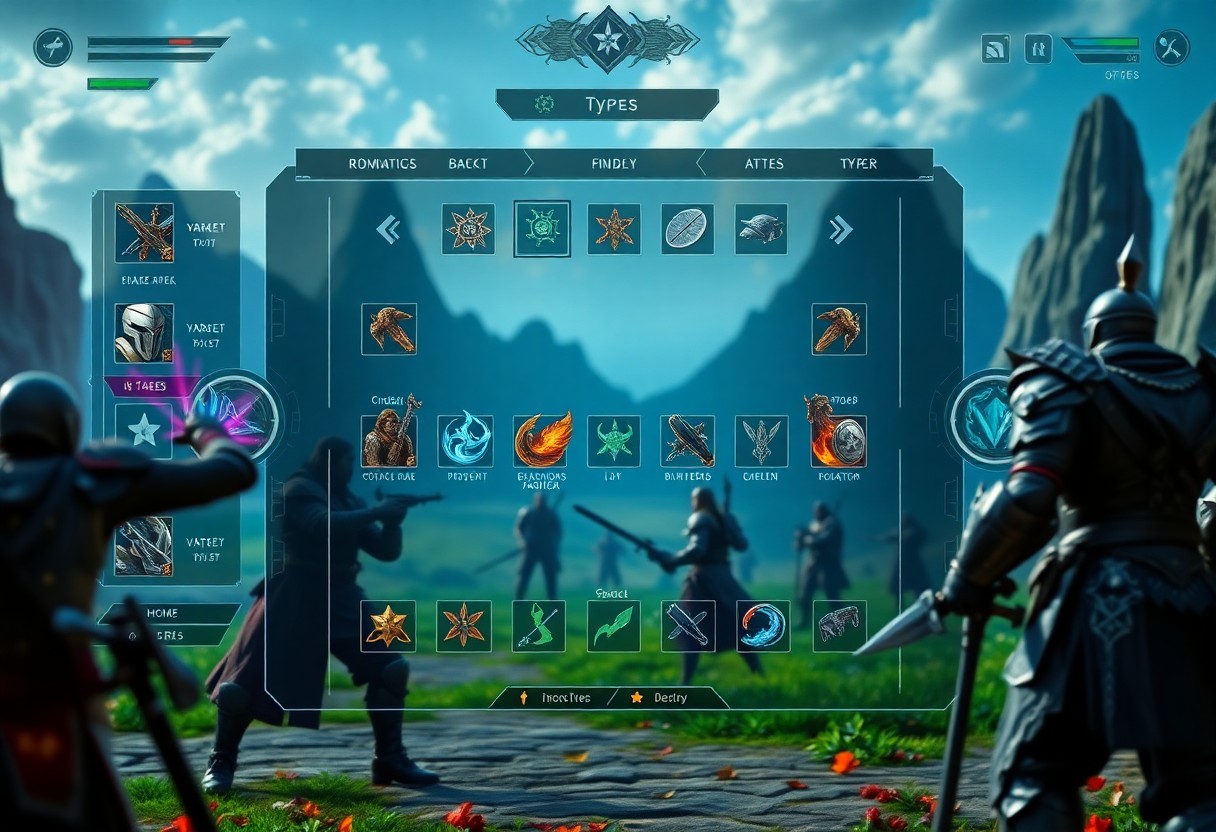Screen dimensions: 1216x832
Task: Choose the hooded warrior character tile
Action: (389, 441)
